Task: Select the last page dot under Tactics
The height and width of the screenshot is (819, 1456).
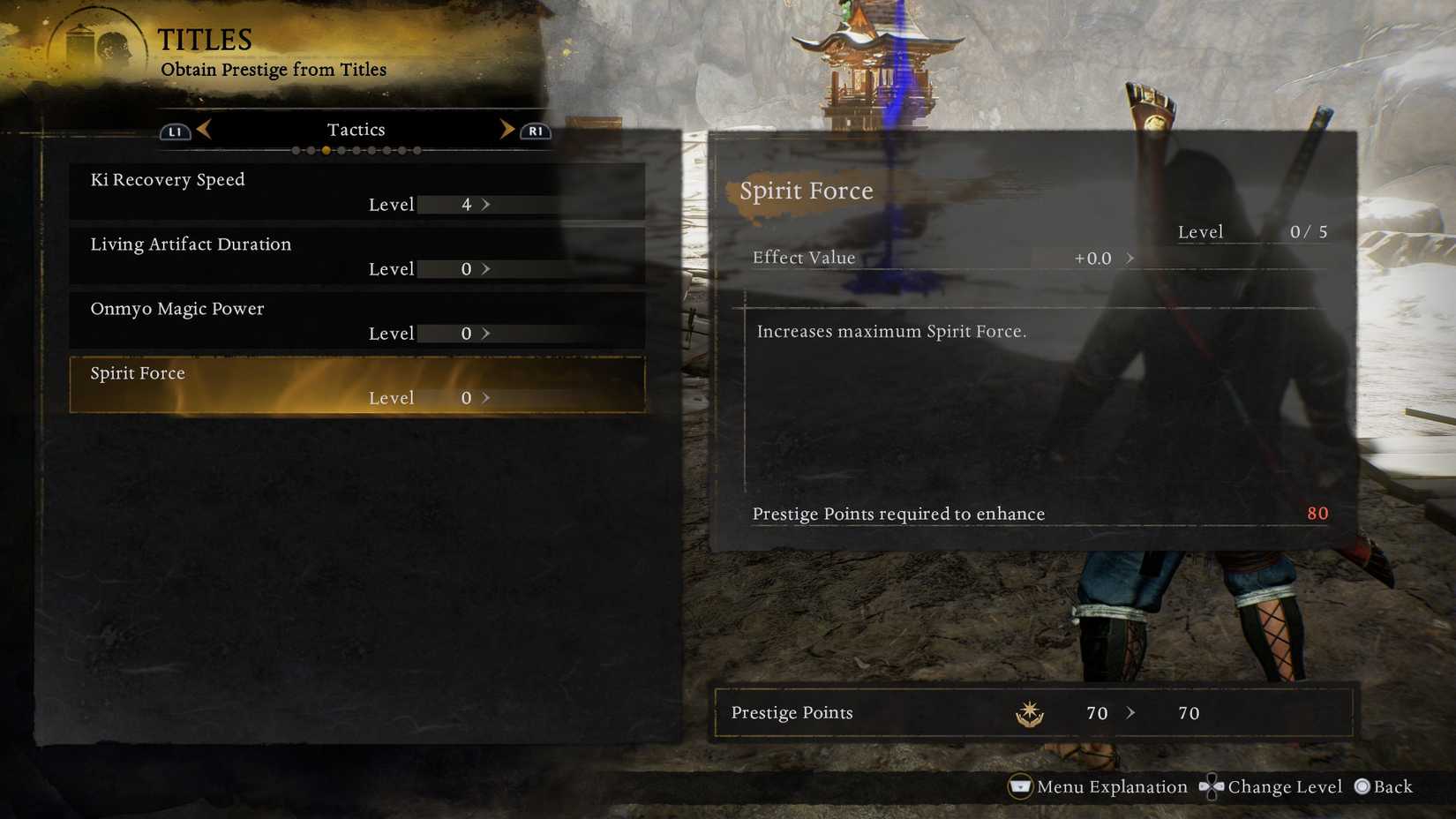Action: [417, 150]
